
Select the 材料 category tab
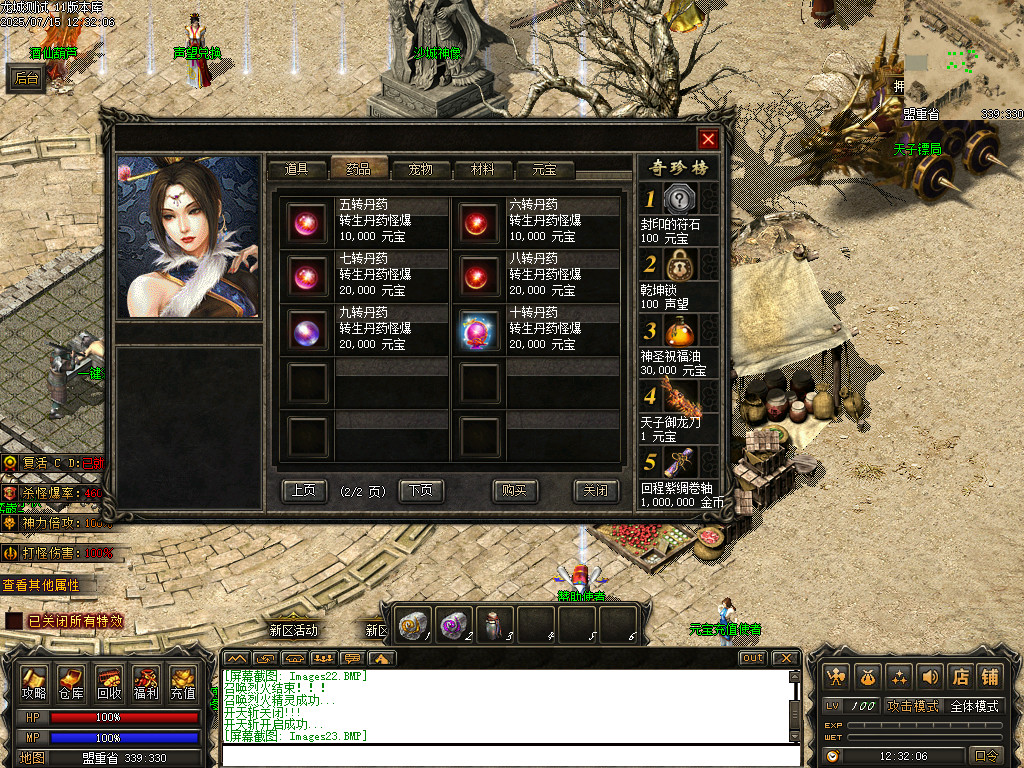(482, 169)
